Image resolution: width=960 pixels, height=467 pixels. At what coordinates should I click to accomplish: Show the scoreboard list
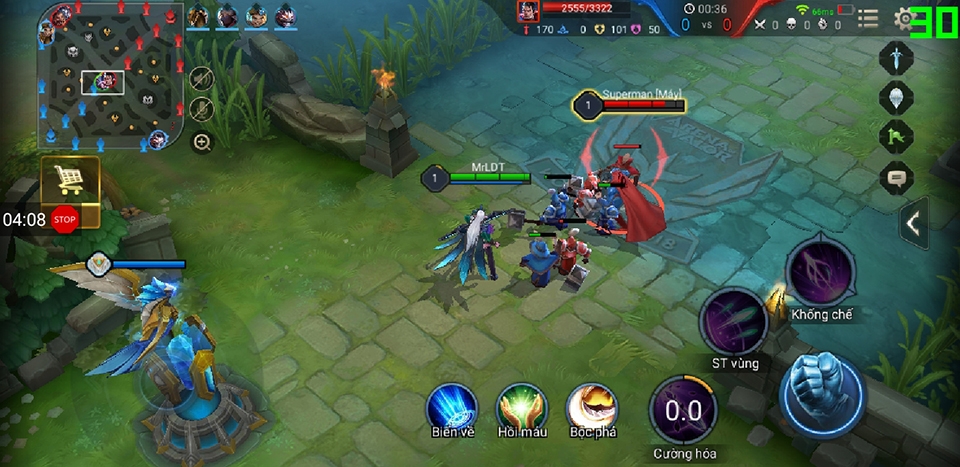[x=868, y=19]
